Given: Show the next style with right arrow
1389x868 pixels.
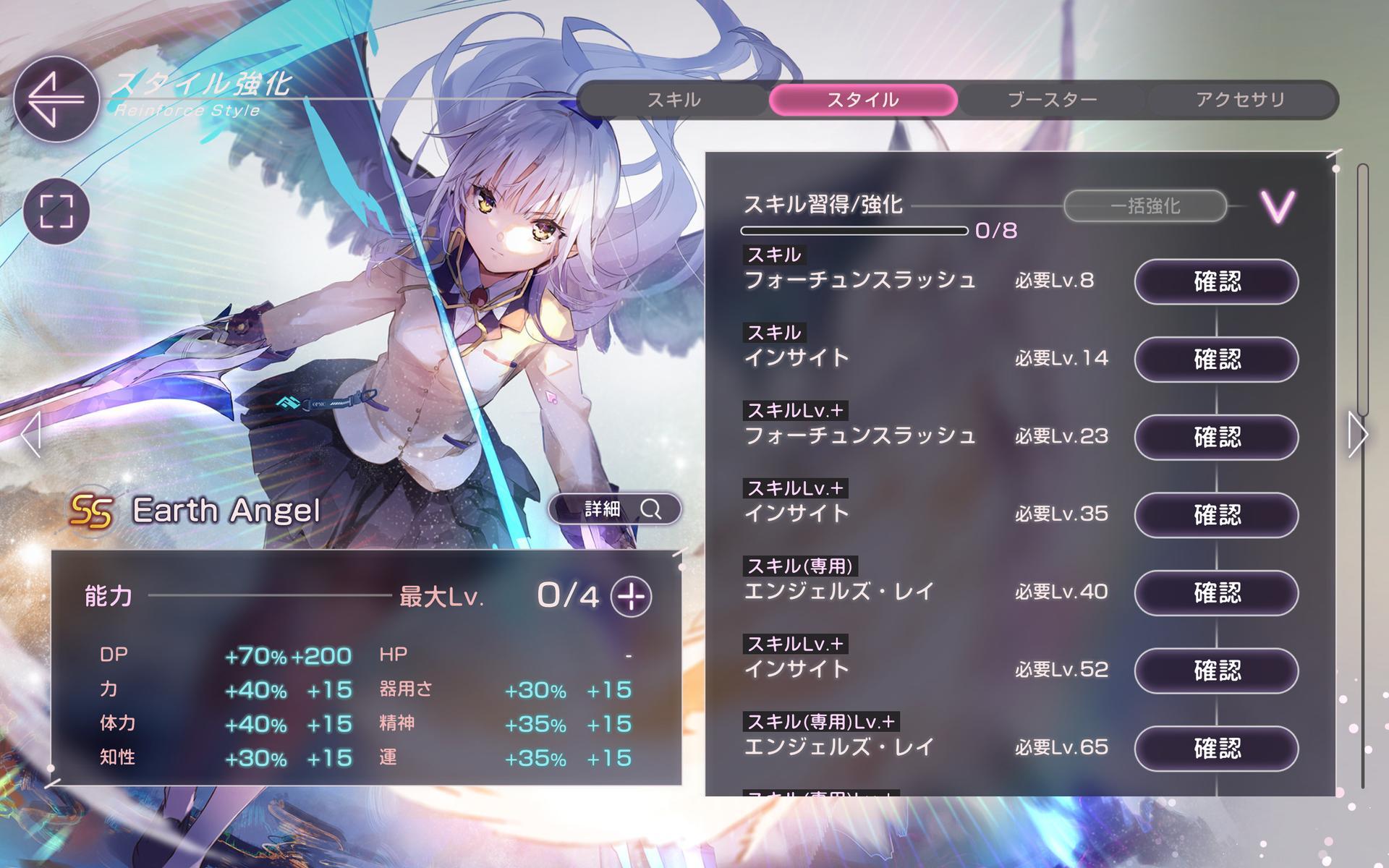Looking at the screenshot, I should 1357,434.
